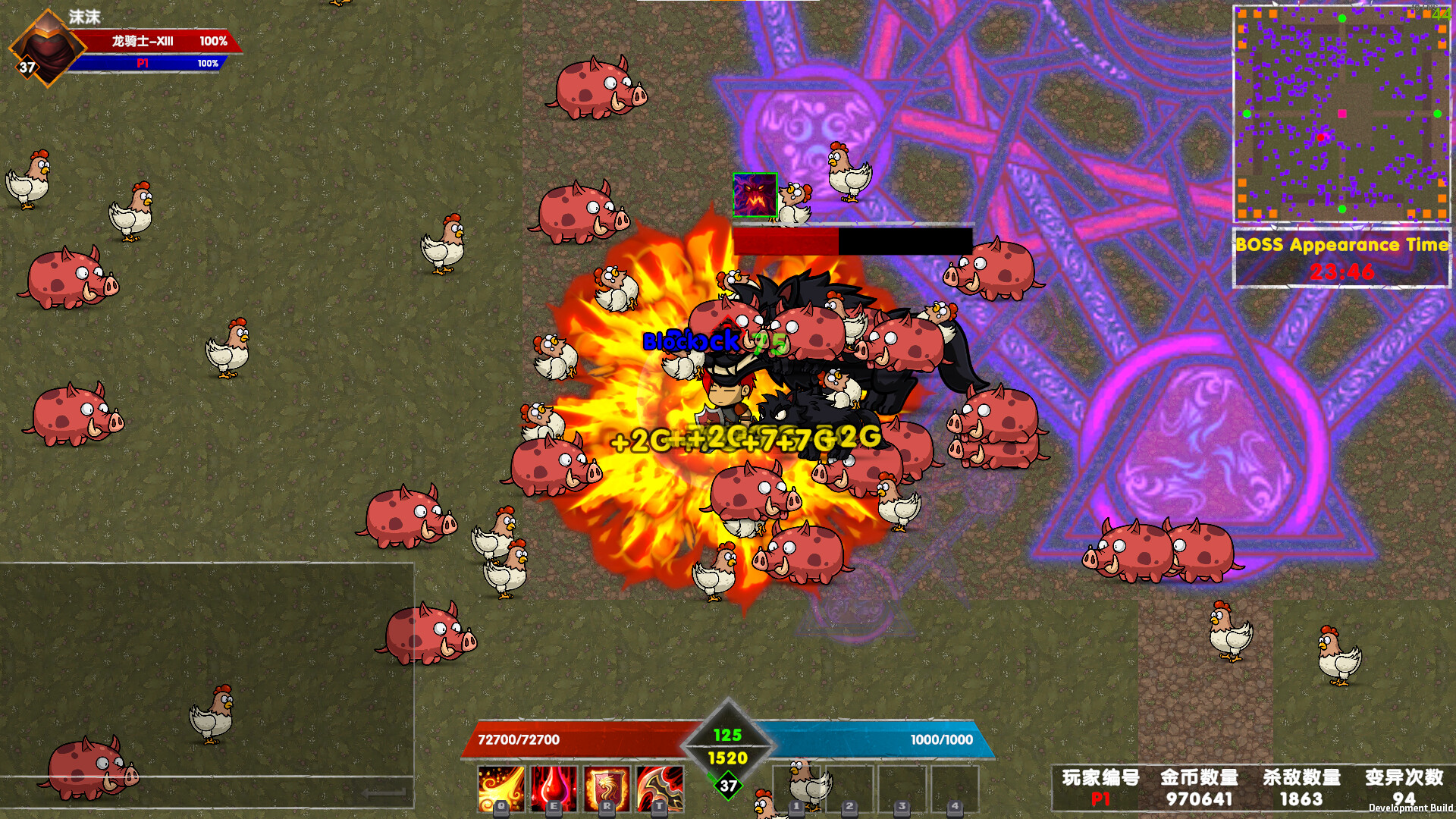Toggle item slot 3 in the hotbar
Screen dimensions: 1456x819
(x=903, y=789)
